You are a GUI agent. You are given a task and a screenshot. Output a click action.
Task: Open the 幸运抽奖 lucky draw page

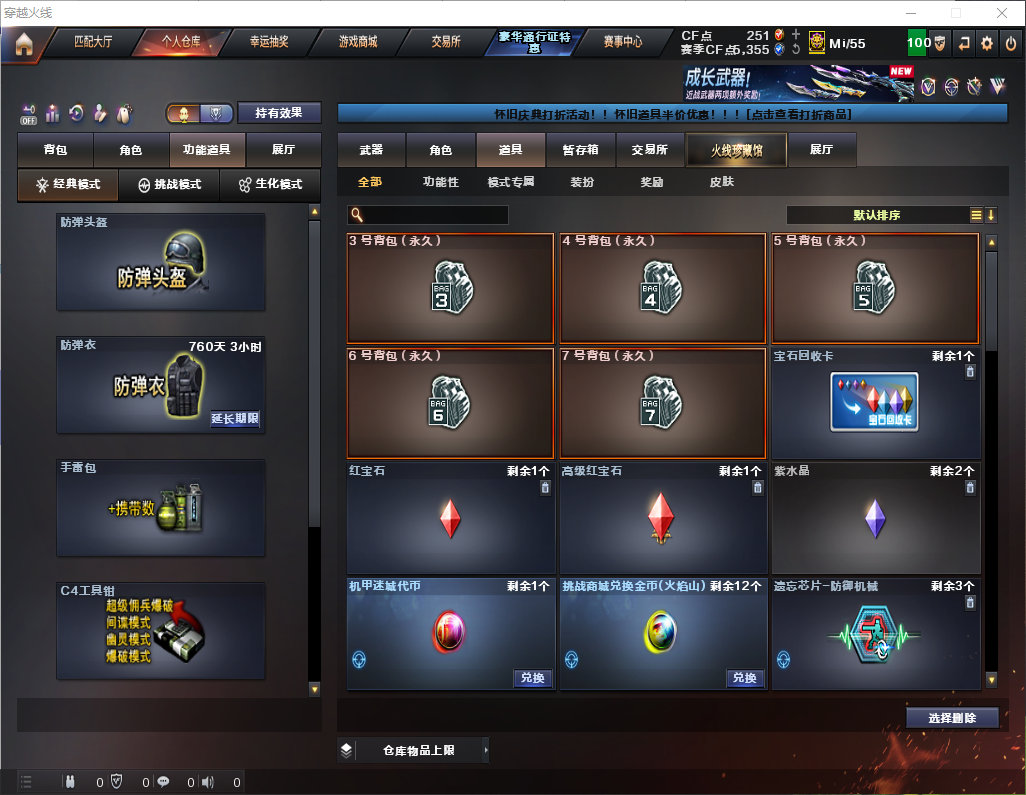(x=268, y=42)
